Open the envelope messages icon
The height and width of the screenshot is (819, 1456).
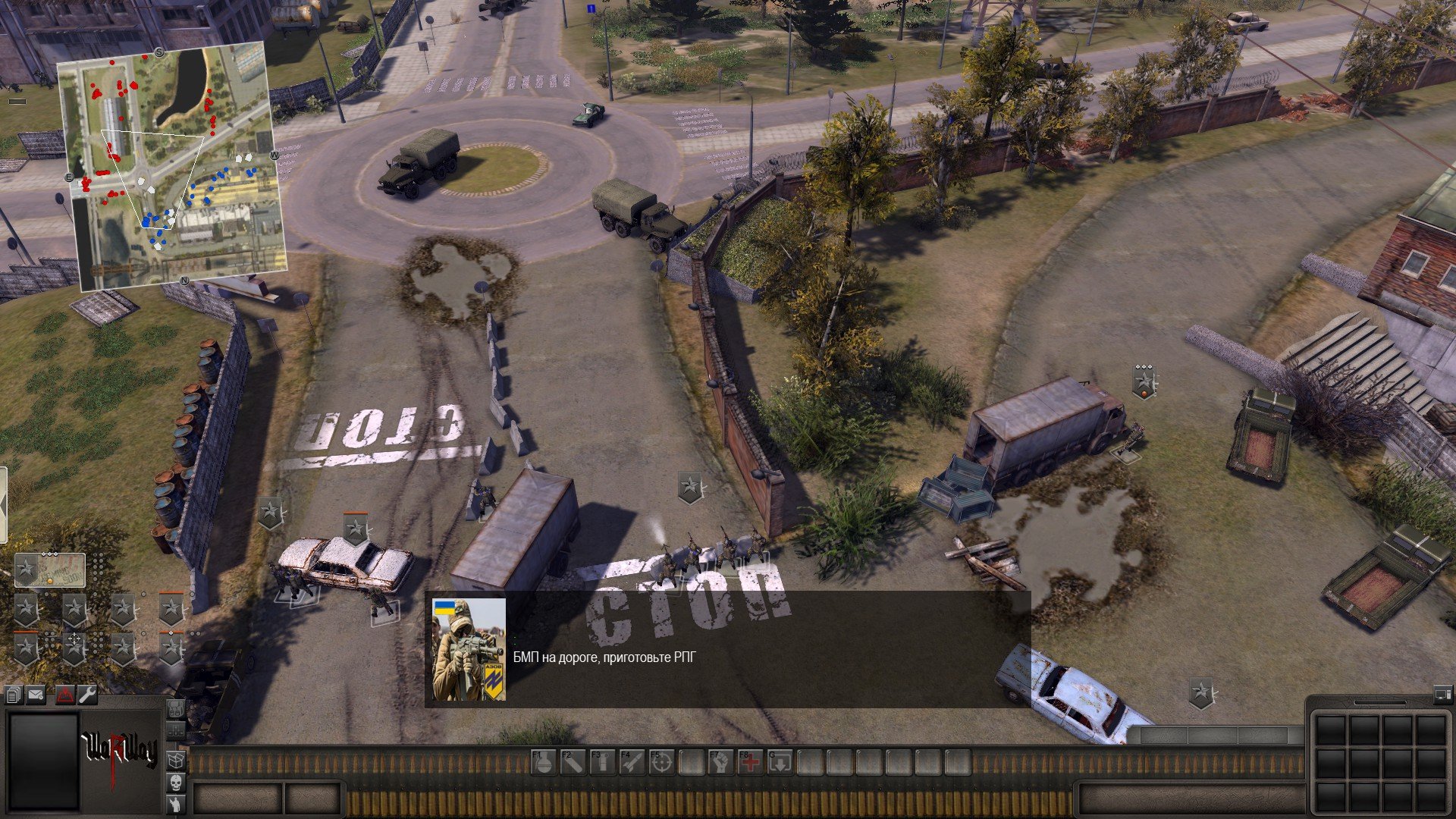click(36, 695)
